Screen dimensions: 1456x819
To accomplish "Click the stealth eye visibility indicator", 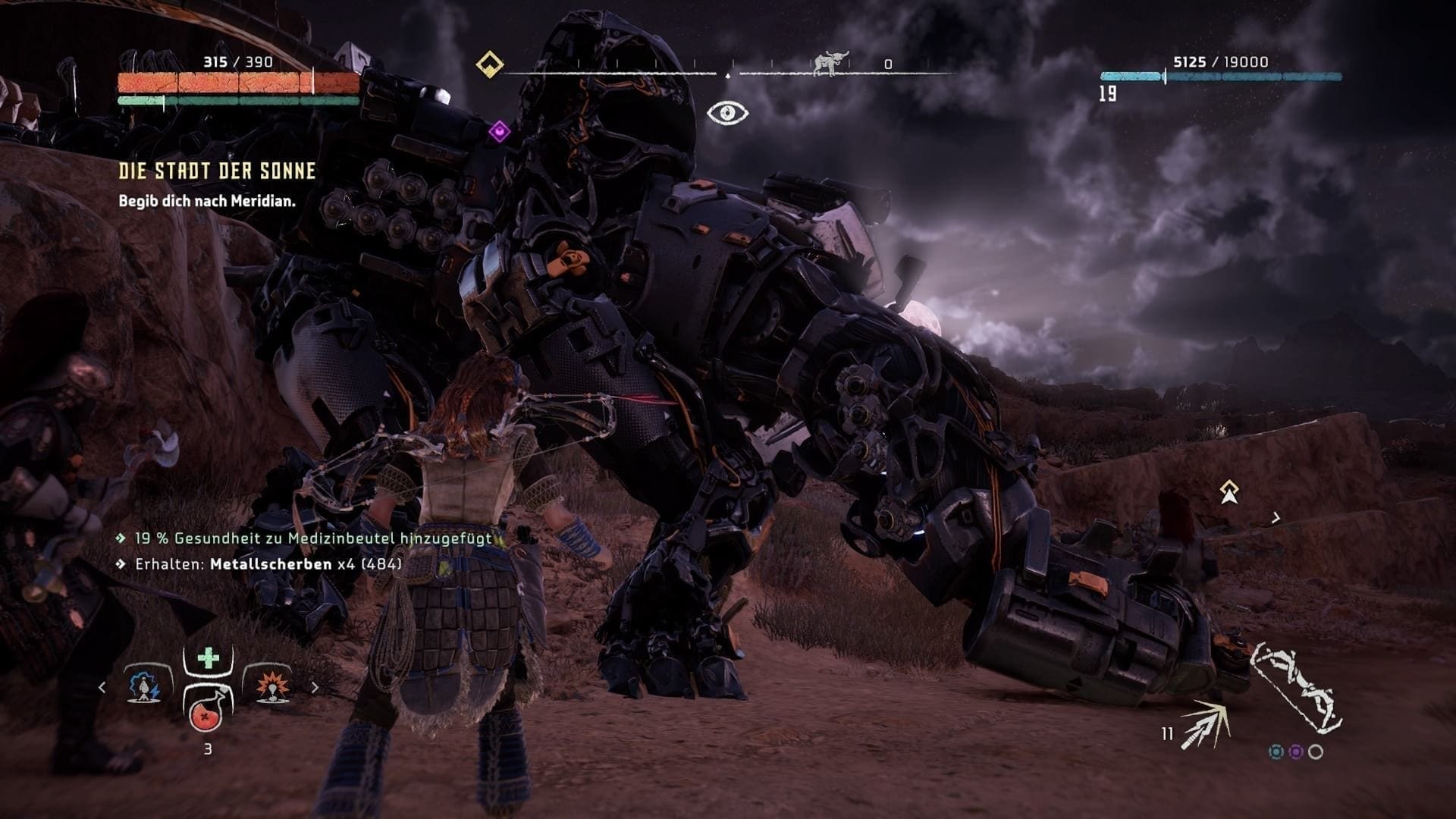I will 727,113.
